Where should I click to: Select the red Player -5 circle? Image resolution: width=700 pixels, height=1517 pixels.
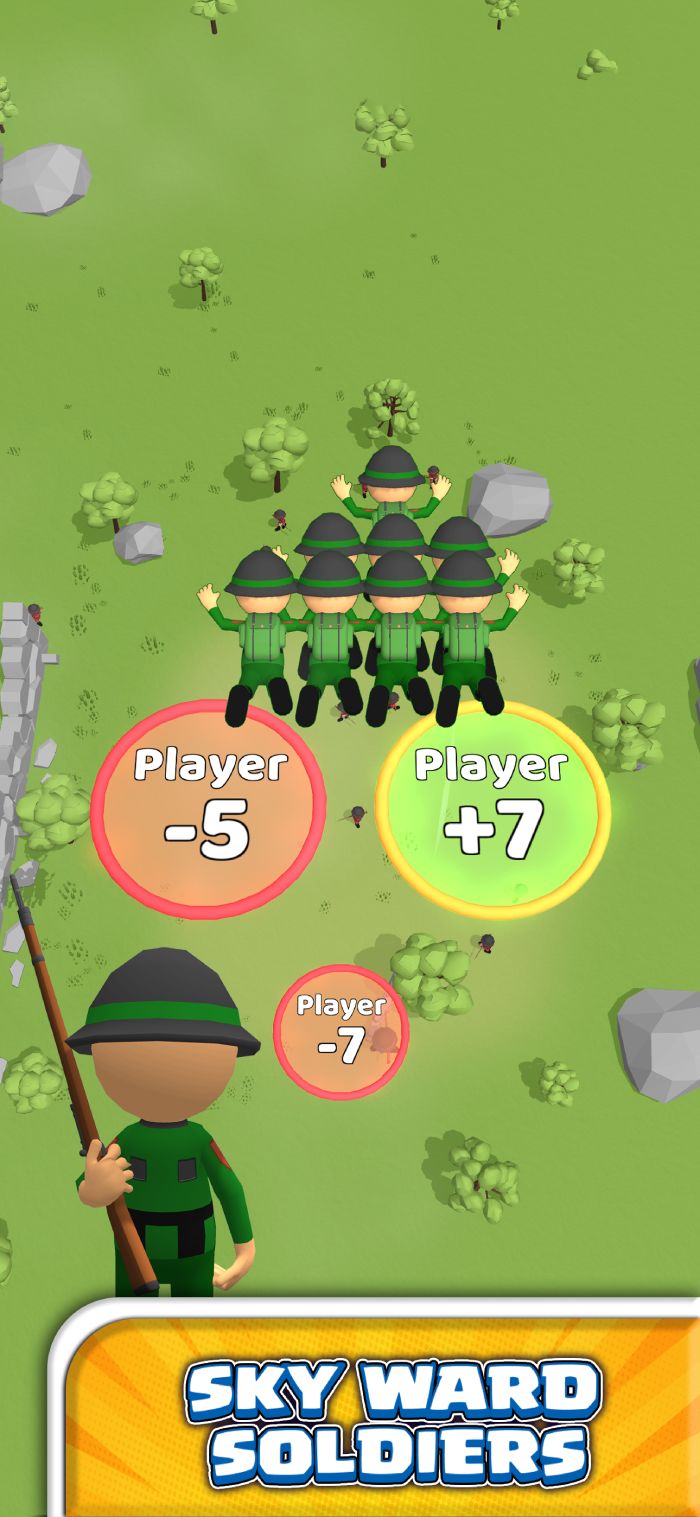[x=208, y=808]
